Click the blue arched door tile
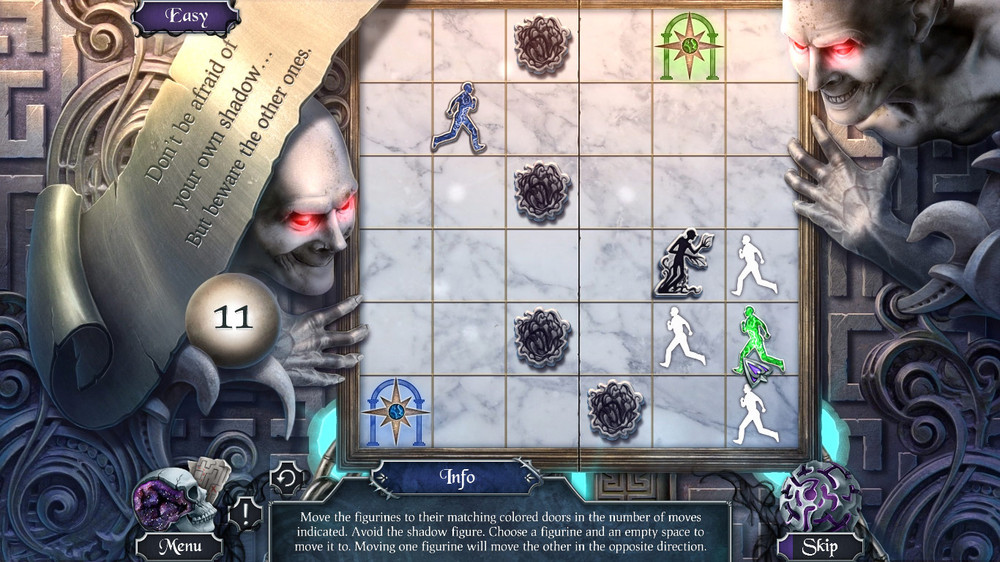 click(395, 411)
